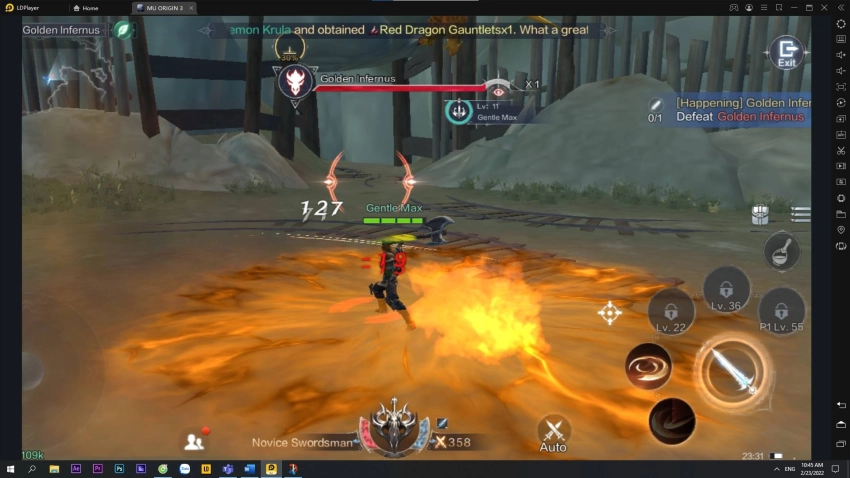Tap the locked Lv. 55 skill slot
Screen dimensions: 850x478
[781, 311]
